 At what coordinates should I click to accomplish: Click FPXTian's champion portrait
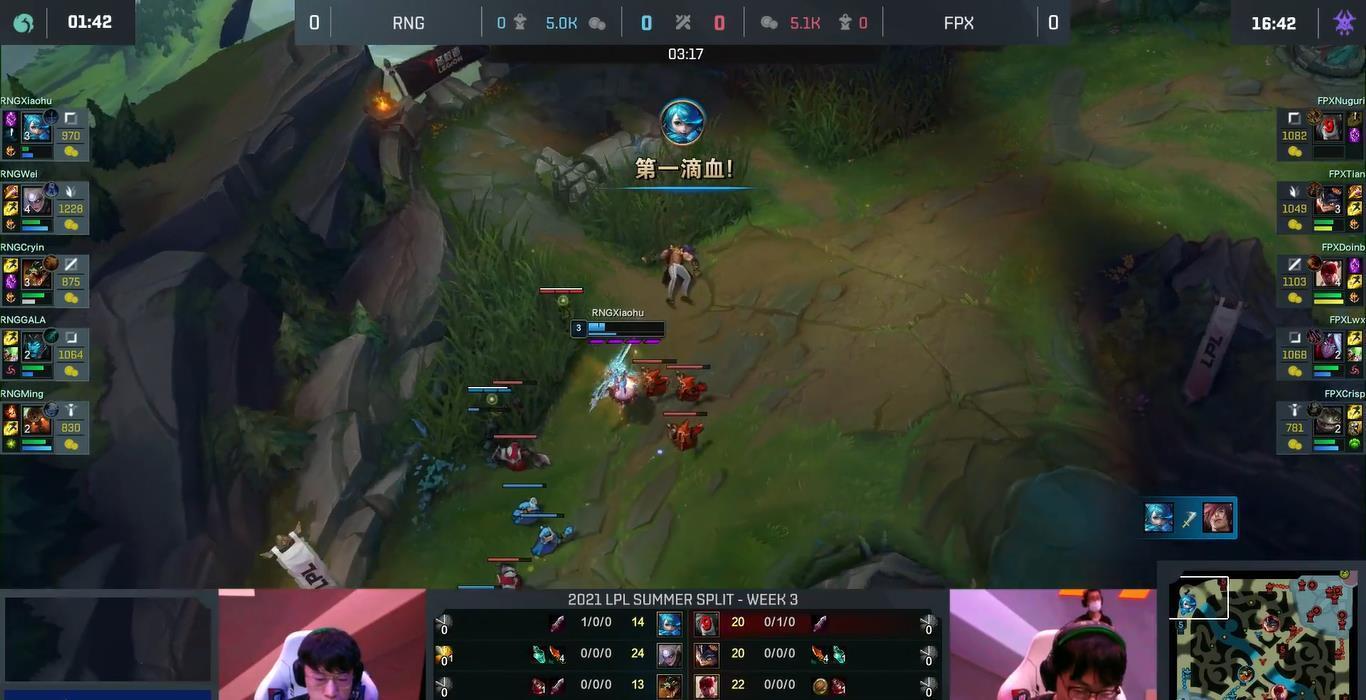1330,200
